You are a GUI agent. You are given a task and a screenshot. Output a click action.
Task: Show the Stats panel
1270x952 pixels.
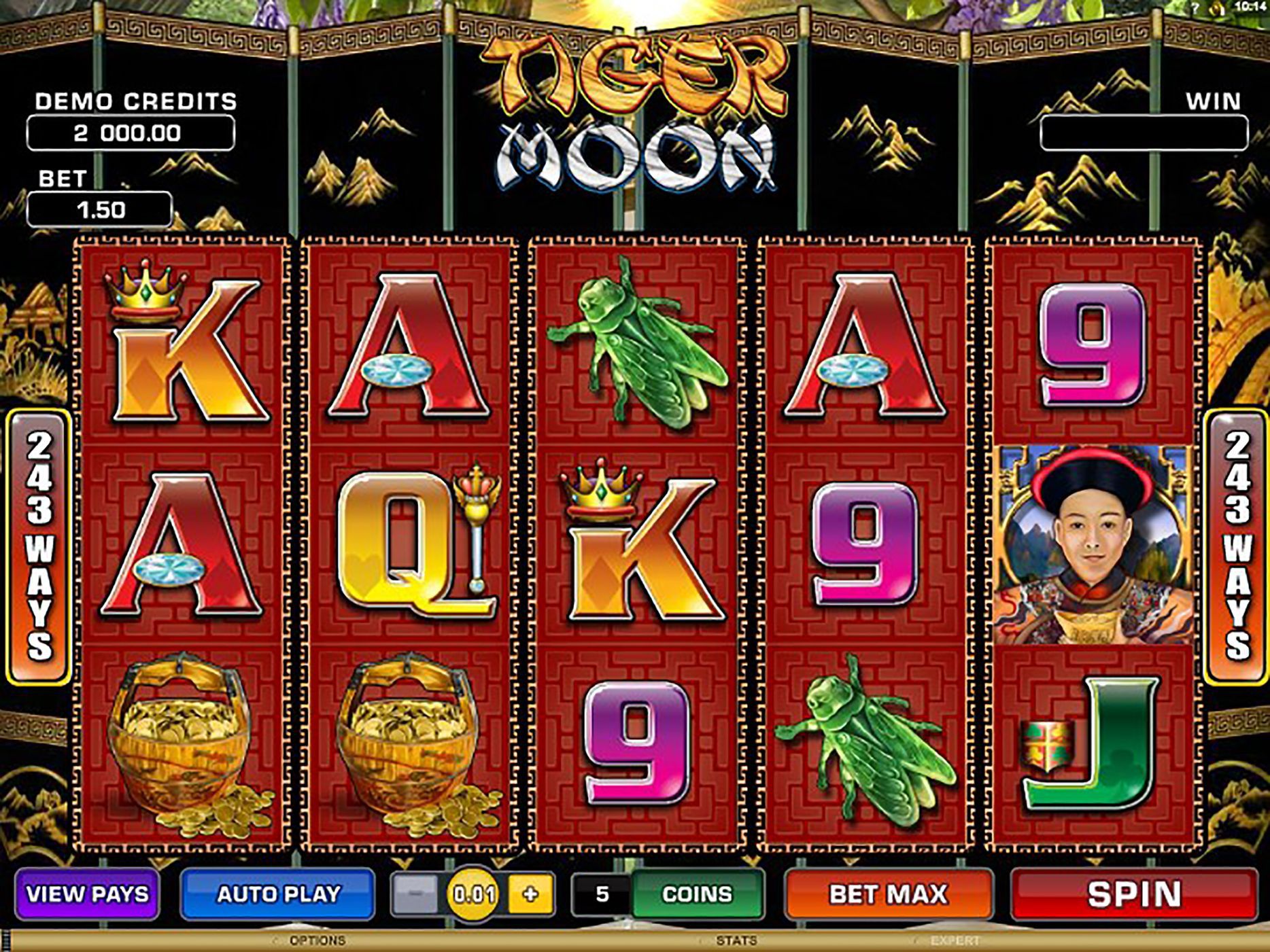point(736,941)
